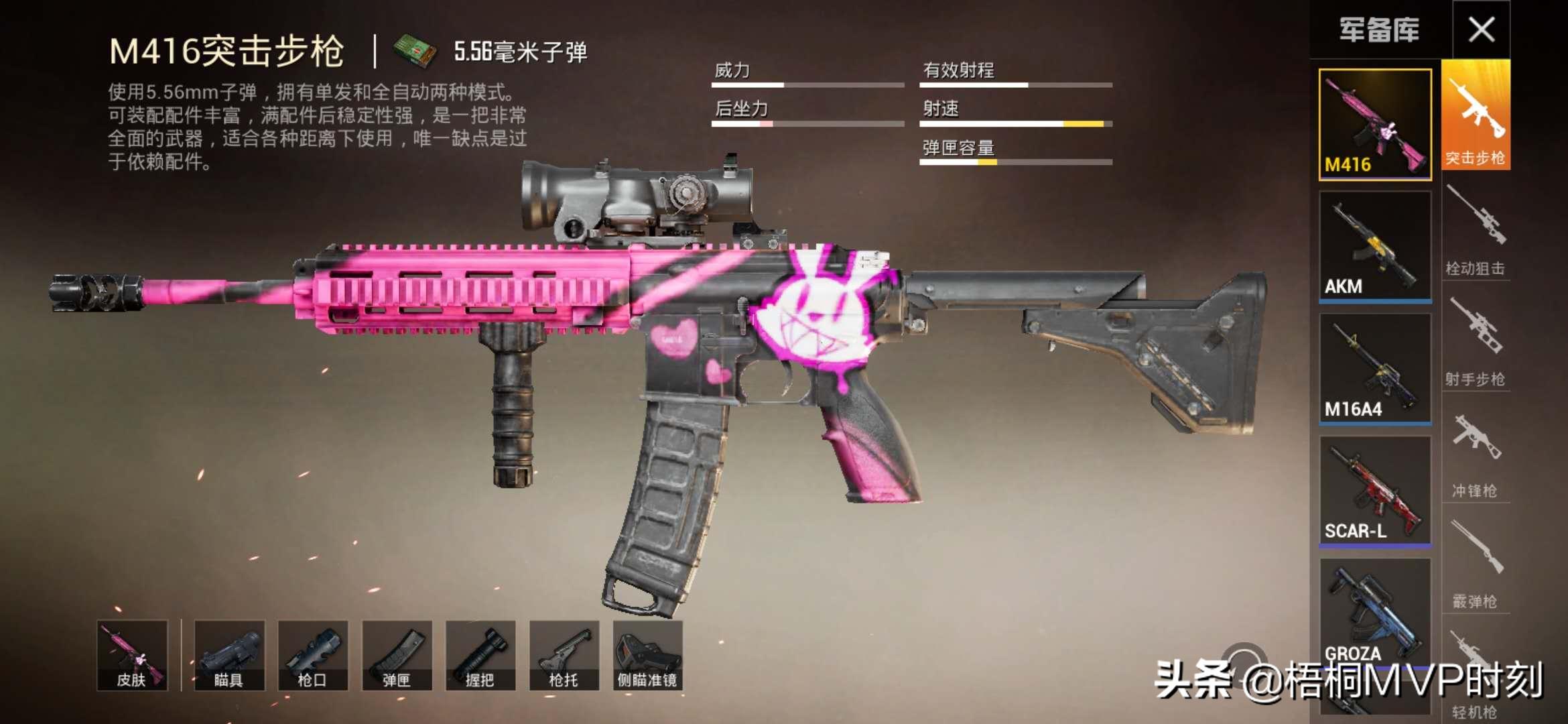Open the 栓动狙击 bolt-action sniper tab

pyautogui.click(x=1476, y=231)
